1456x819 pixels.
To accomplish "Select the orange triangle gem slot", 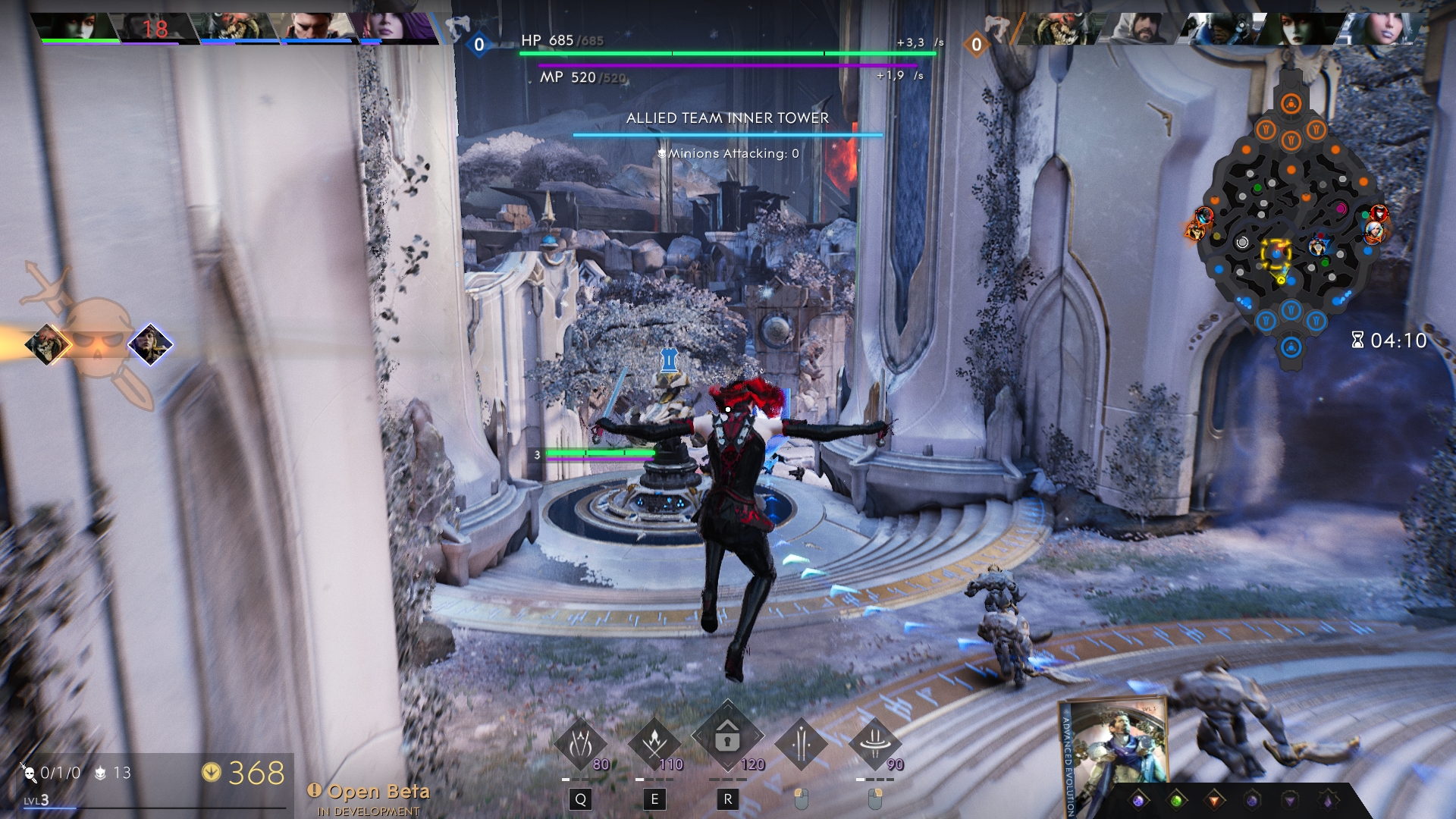I will click(x=1214, y=800).
